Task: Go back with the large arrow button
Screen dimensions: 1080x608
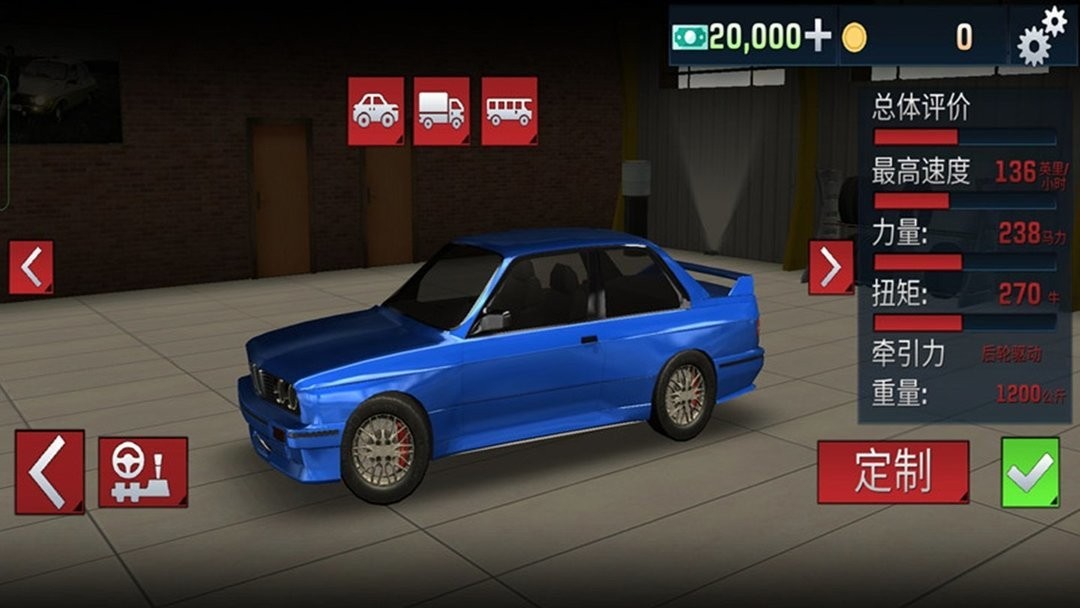Action: click(x=49, y=472)
